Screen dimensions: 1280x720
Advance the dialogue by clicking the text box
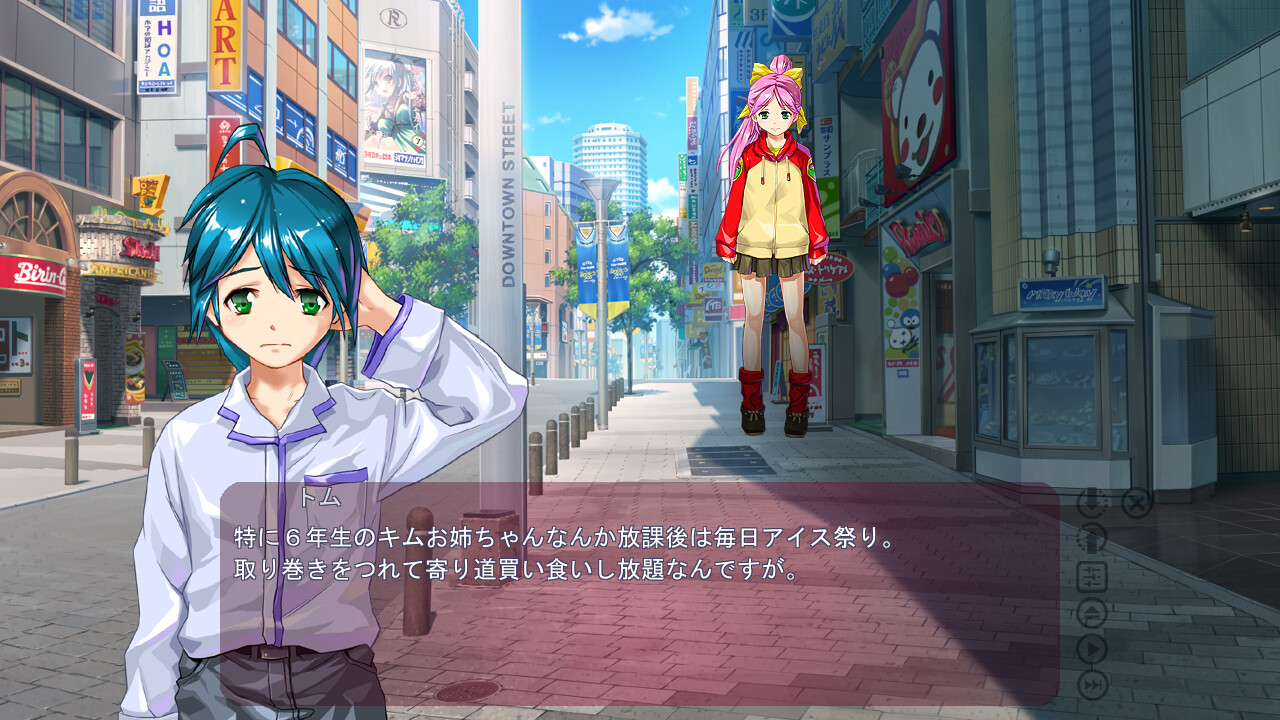[x=640, y=620]
